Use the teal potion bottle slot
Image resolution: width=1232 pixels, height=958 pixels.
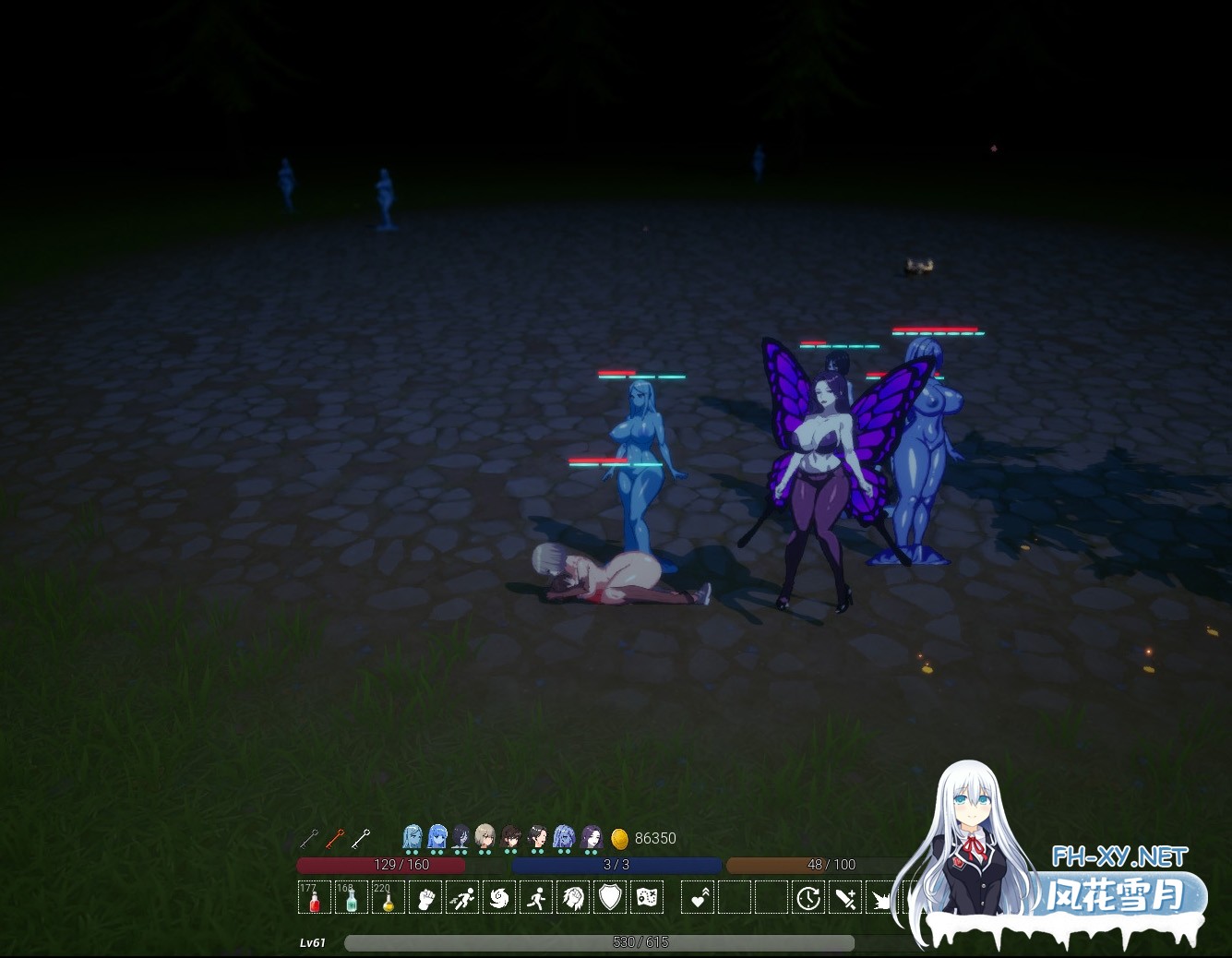pyautogui.click(x=352, y=897)
